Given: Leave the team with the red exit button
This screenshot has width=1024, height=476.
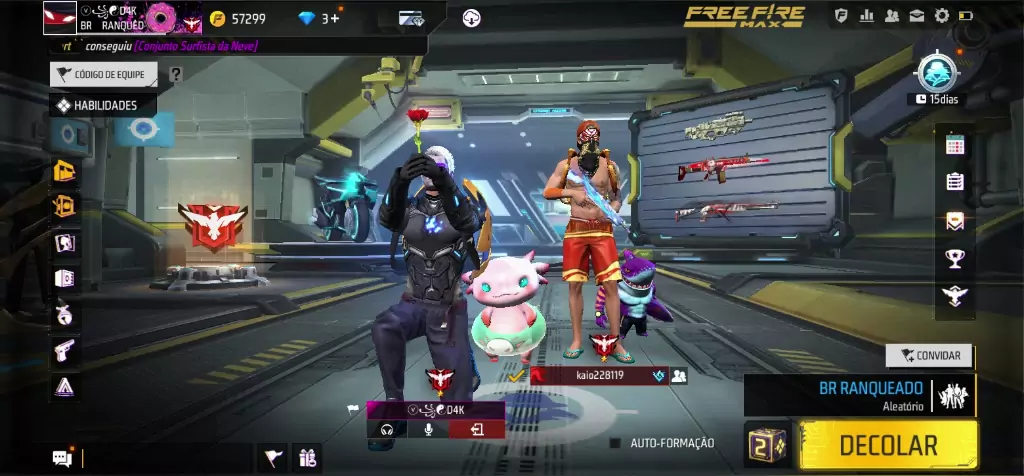Looking at the screenshot, I should (477, 429).
